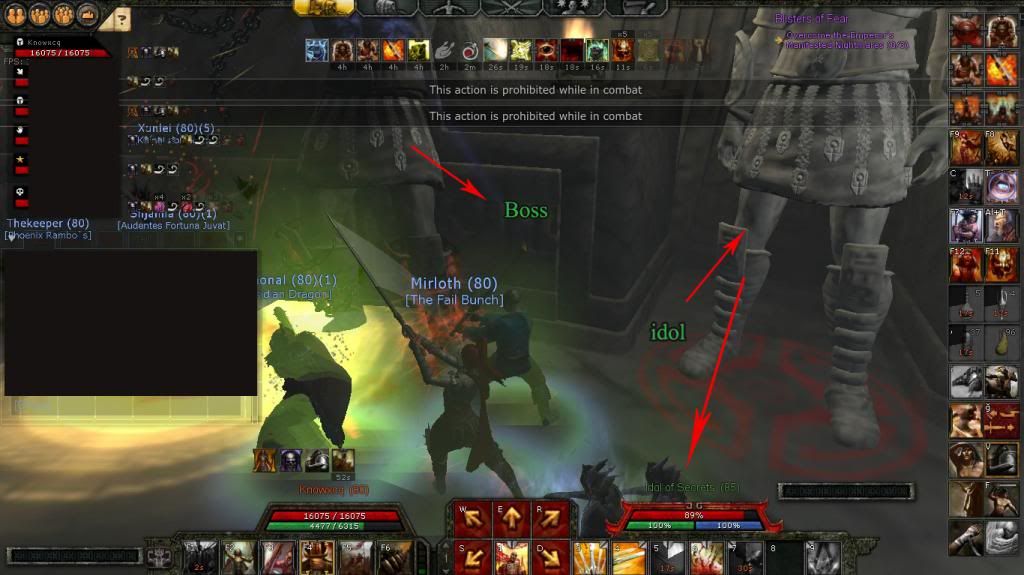Select the Idol of Secrets target frame
The image size is (1024, 575).
[x=686, y=516]
